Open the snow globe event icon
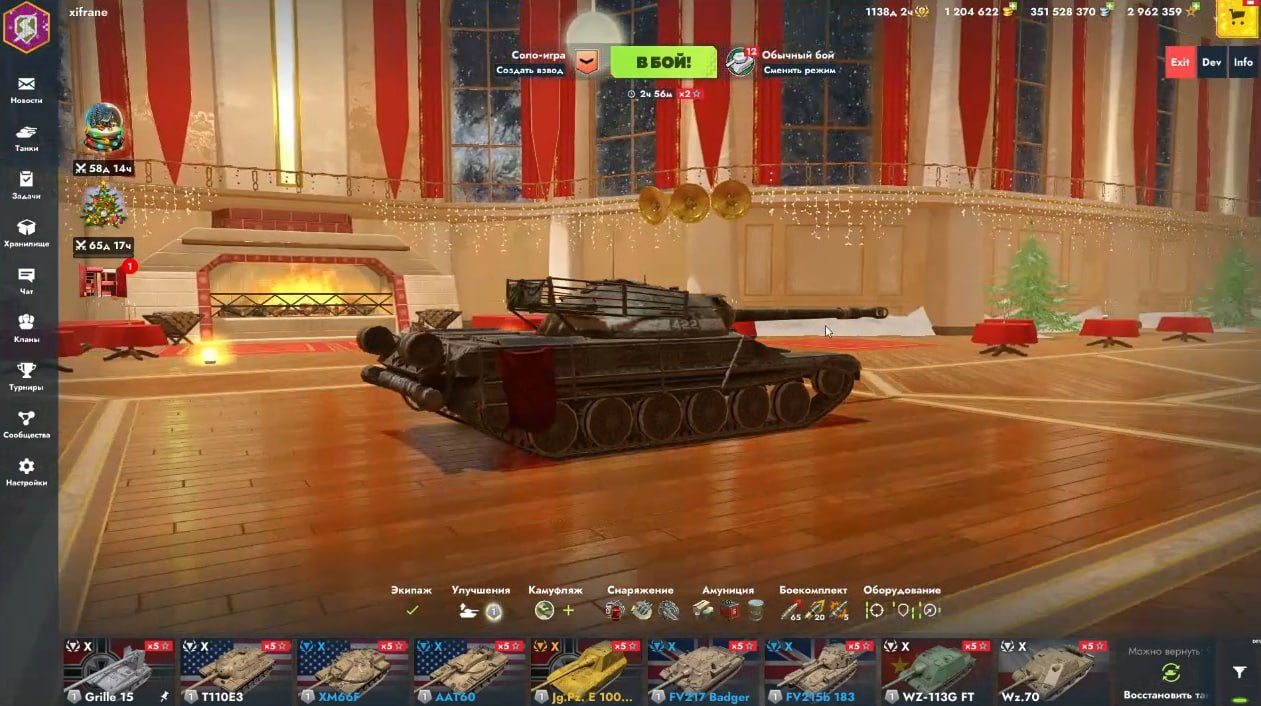Screen dimensions: 1261x706 (x=104, y=129)
